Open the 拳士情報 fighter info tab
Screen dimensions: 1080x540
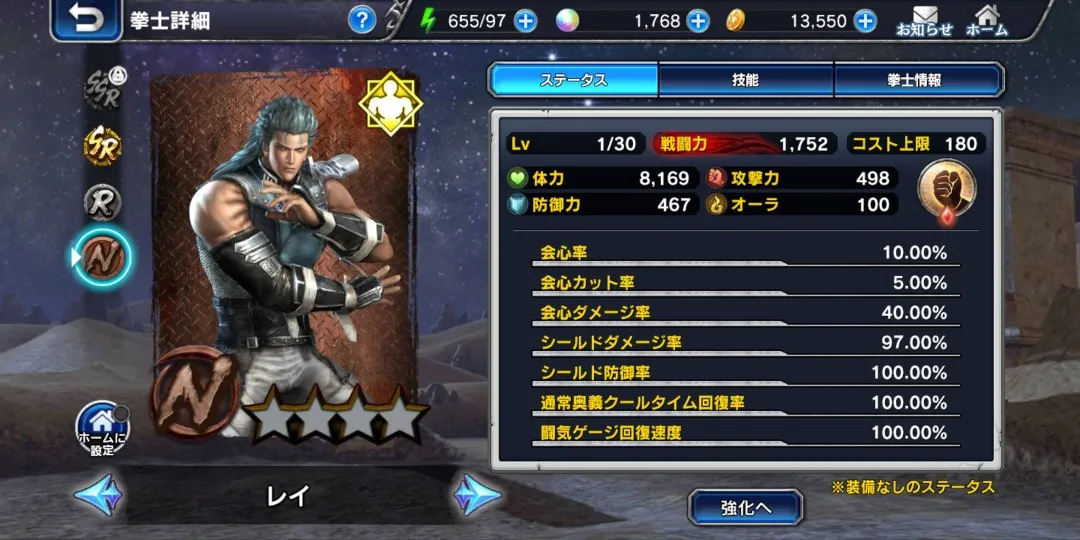pos(917,80)
